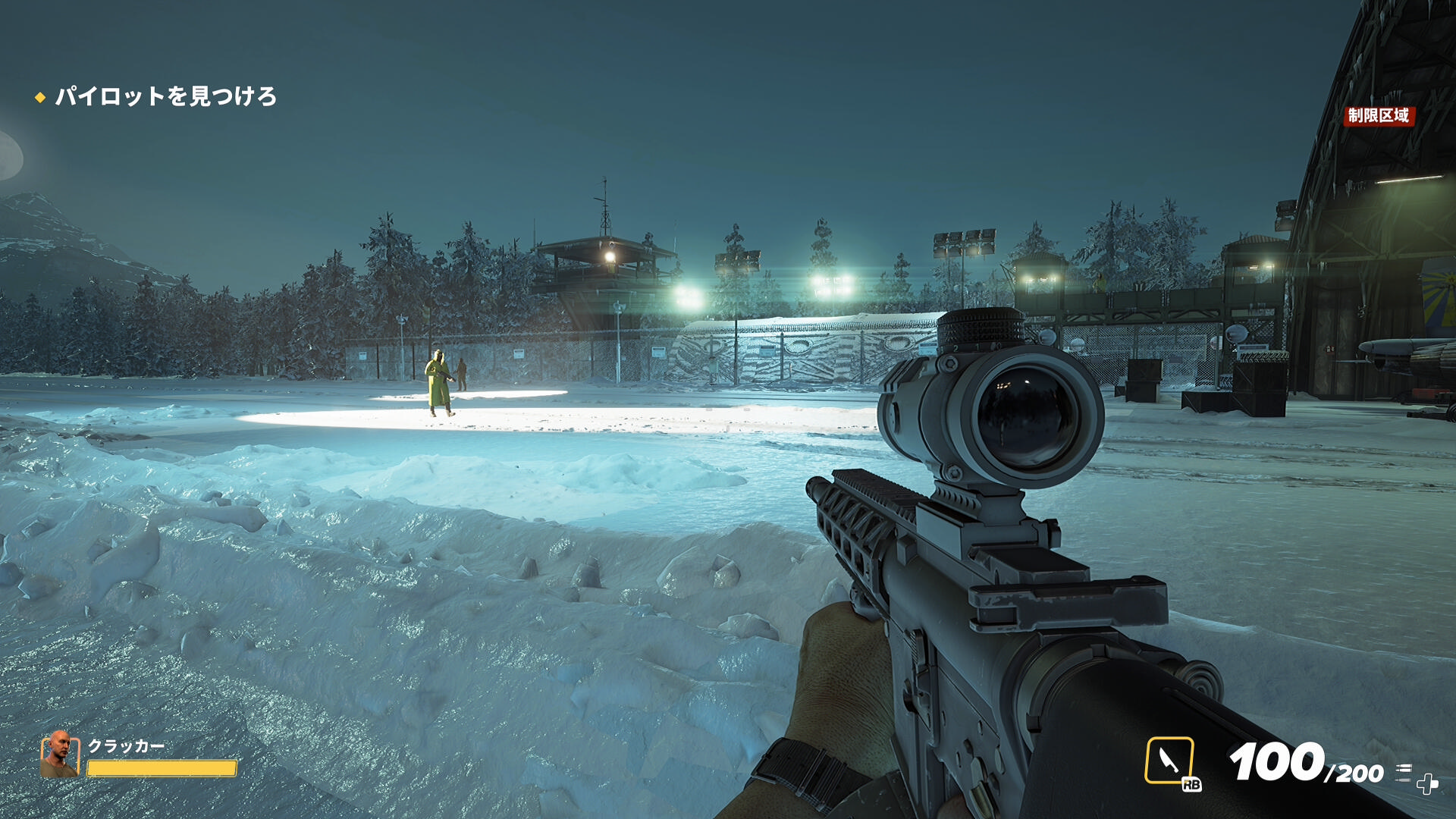Click the red restricted area label
1456x819 pixels.
[1378, 115]
